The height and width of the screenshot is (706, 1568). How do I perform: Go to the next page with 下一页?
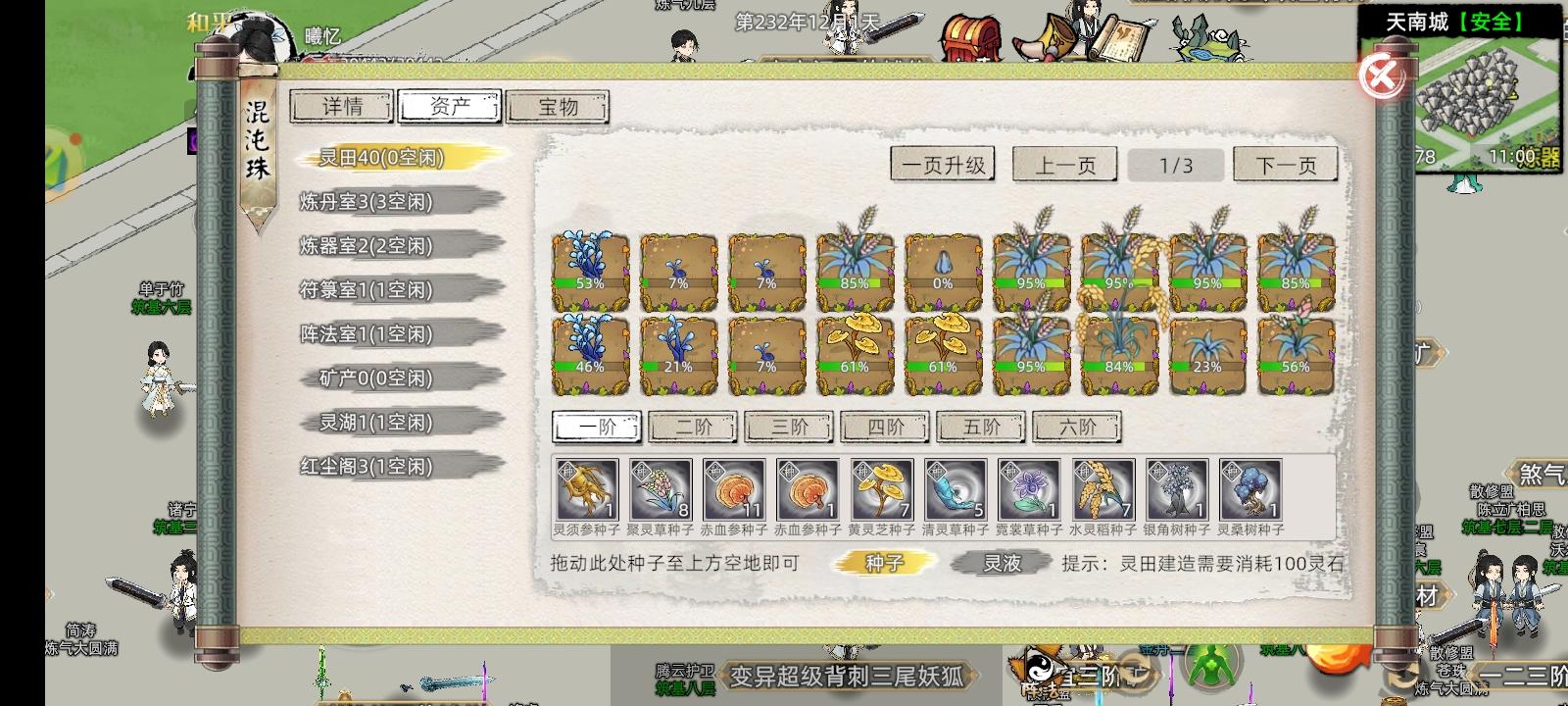pos(1284,164)
